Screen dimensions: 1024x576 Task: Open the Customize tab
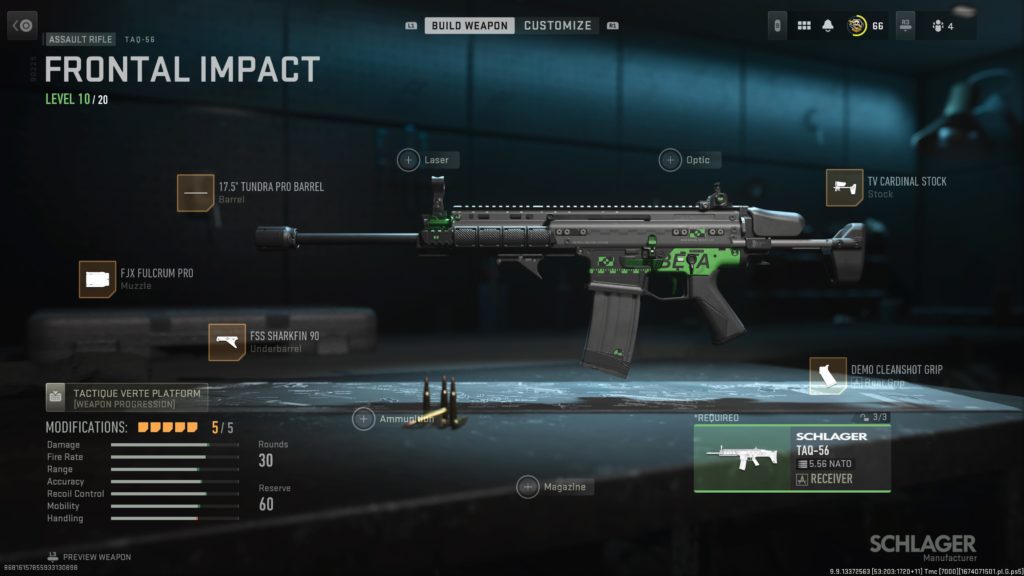557,25
